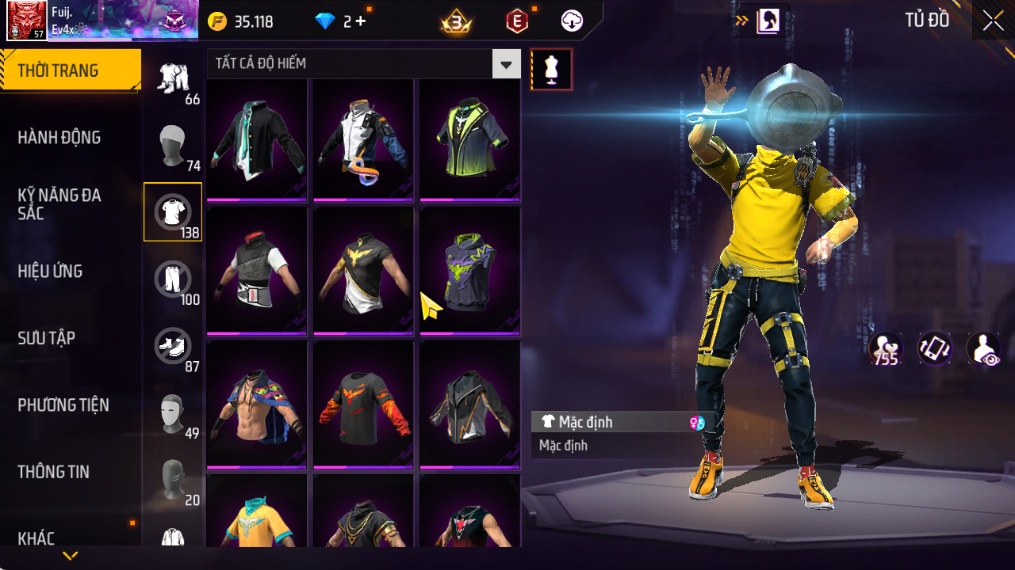1015x570 pixels.
Task: Open the TẤT CẢ ĐỘ HIẾM rarity dropdown
Action: coord(506,64)
